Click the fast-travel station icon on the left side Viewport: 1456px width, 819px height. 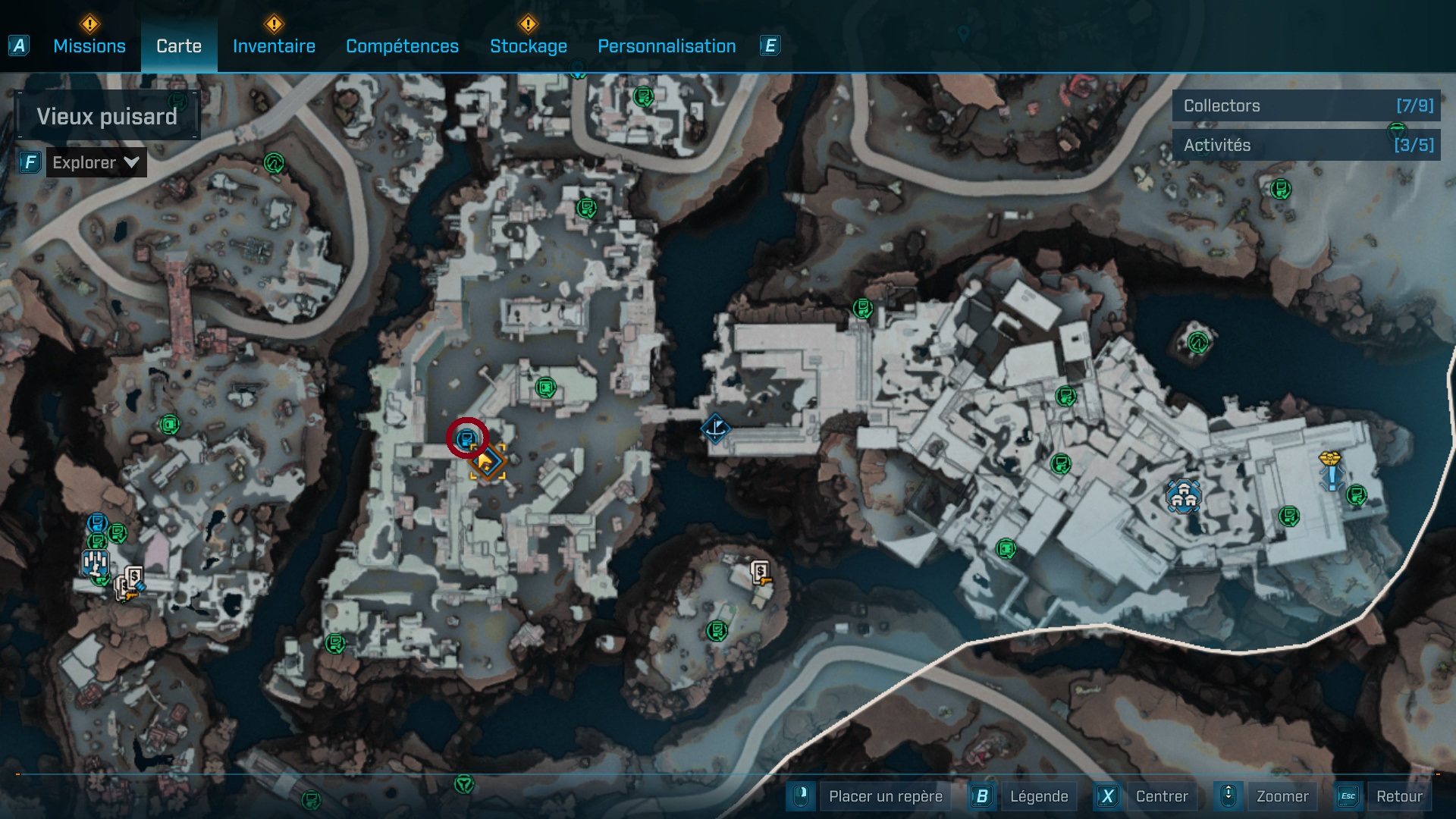(x=95, y=563)
